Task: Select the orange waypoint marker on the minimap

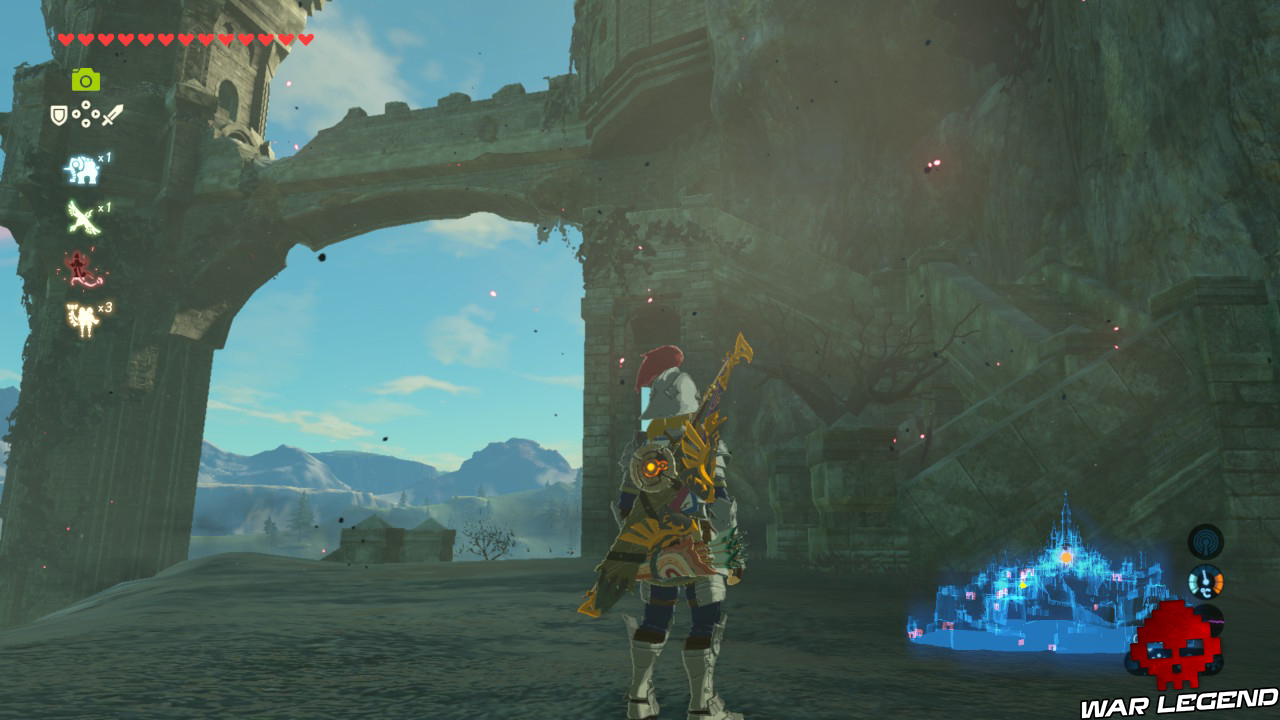Action: [x=1065, y=556]
